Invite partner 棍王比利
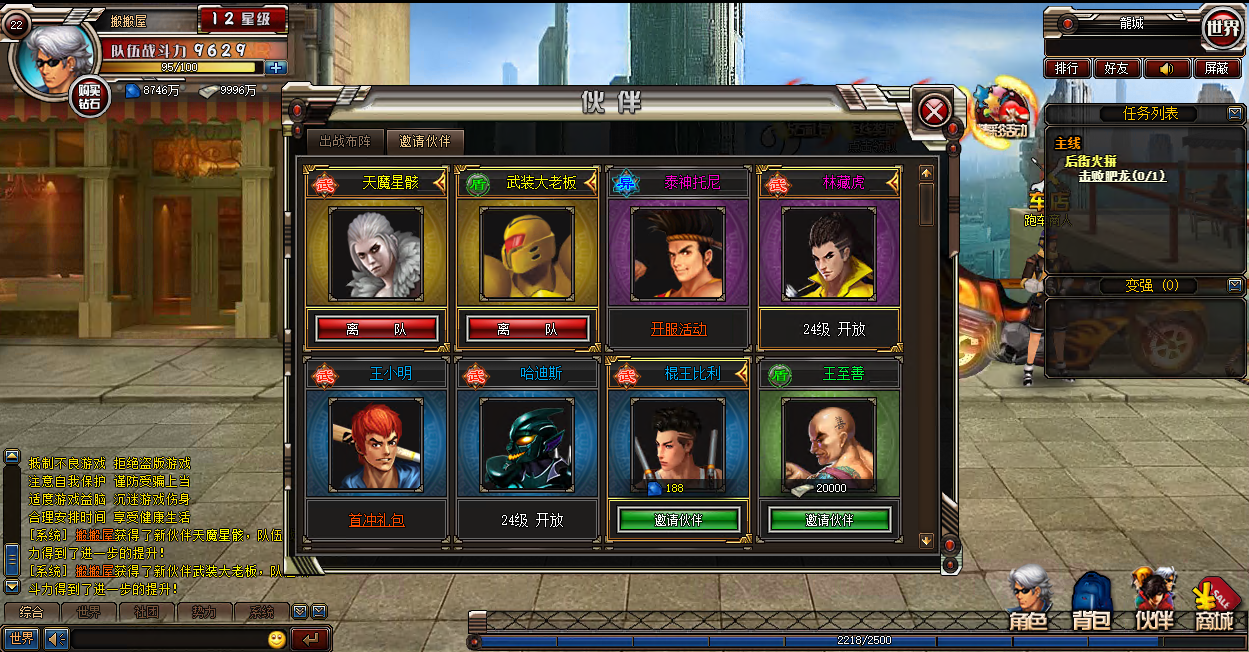The width and height of the screenshot is (1249, 652). pyautogui.click(x=678, y=520)
